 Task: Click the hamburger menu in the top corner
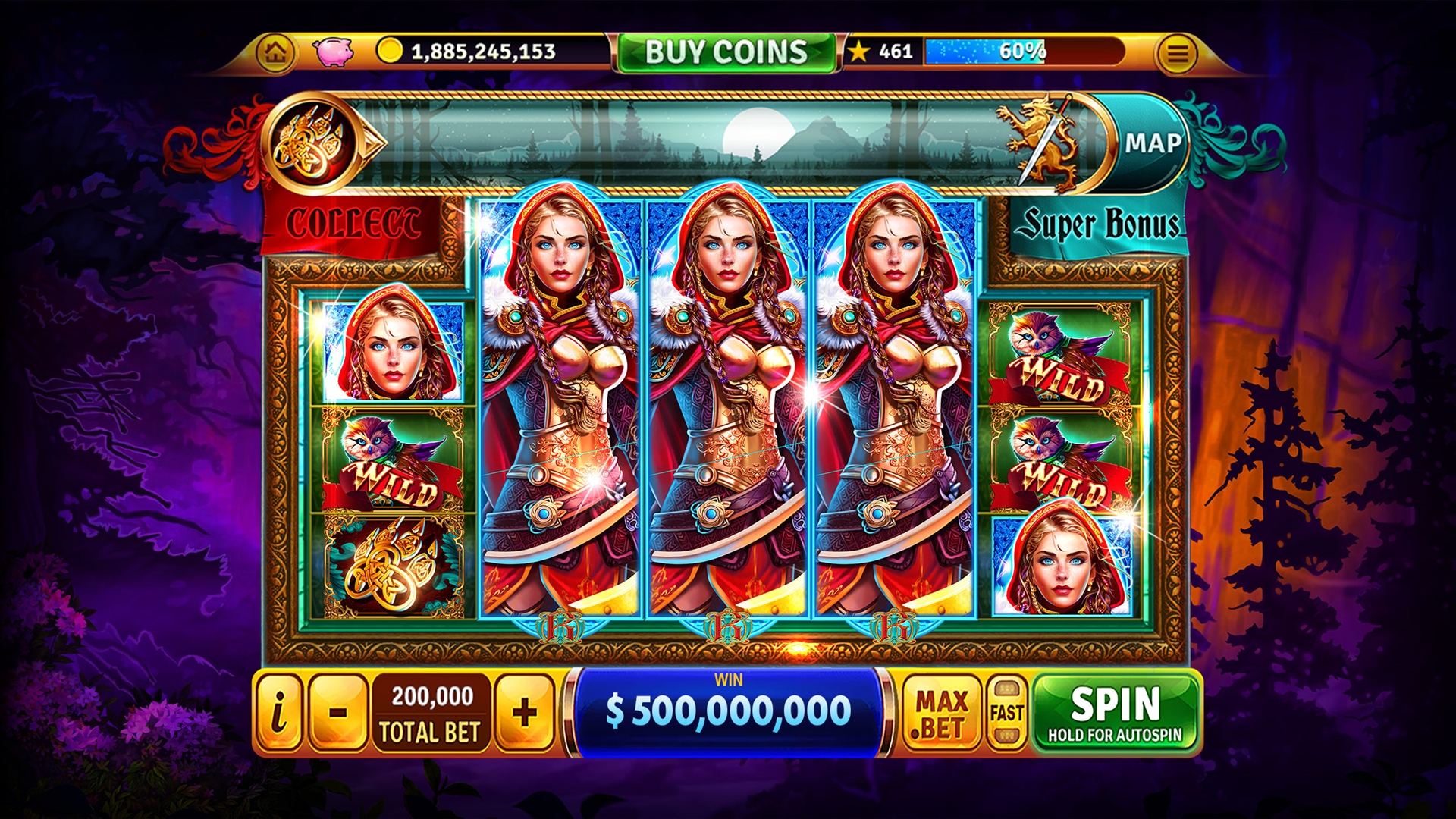[1178, 53]
